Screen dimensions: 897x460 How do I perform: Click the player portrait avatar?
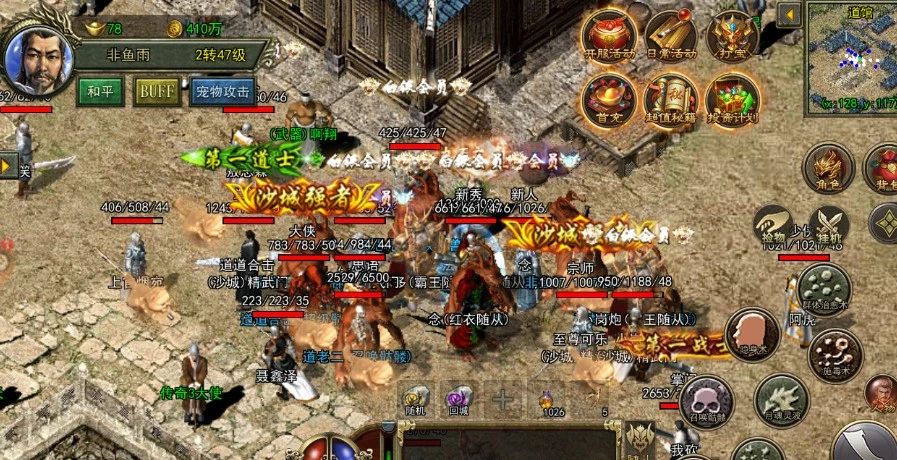coord(34,59)
